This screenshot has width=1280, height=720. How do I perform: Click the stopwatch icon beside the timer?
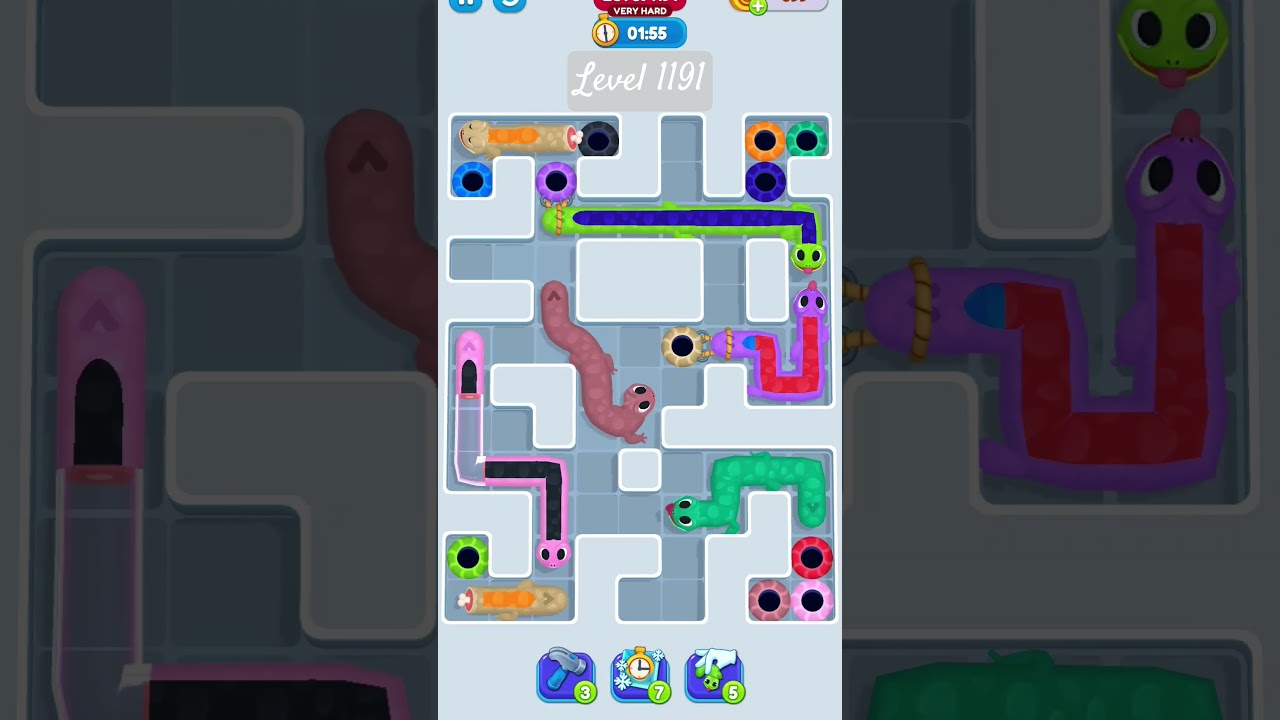pos(606,32)
